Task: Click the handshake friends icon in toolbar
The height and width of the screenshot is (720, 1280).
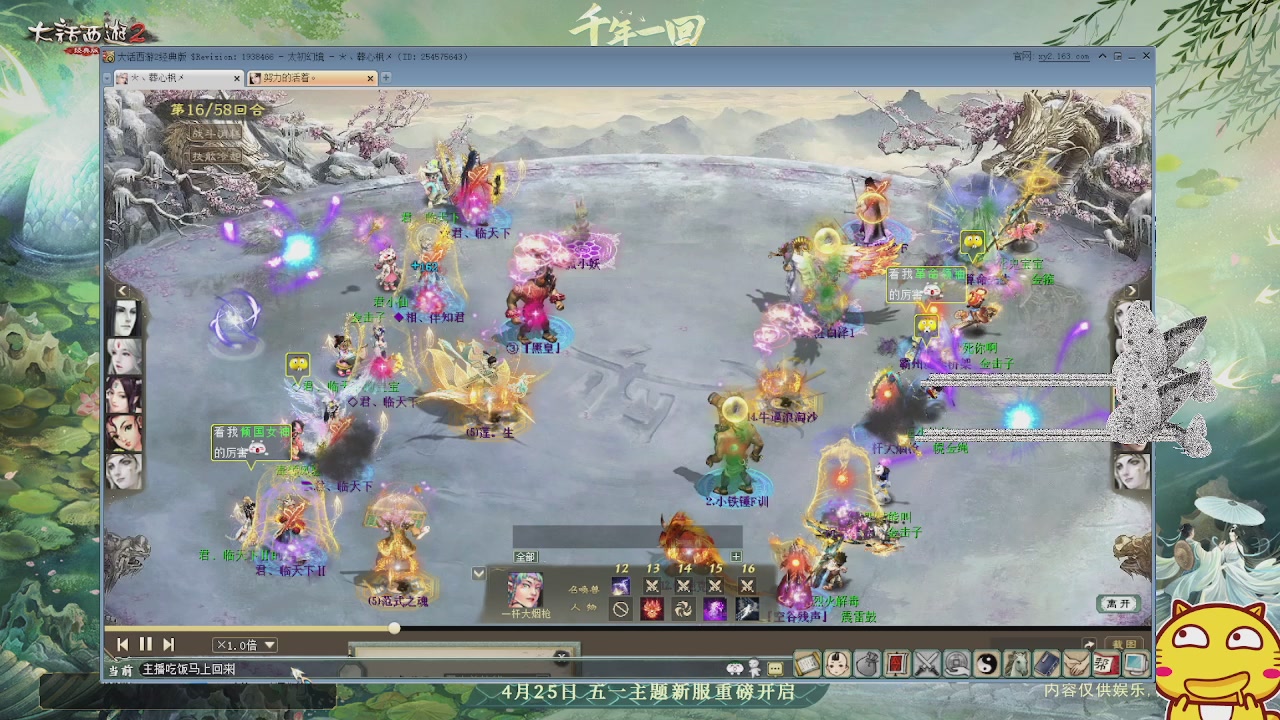Action: click(1077, 663)
